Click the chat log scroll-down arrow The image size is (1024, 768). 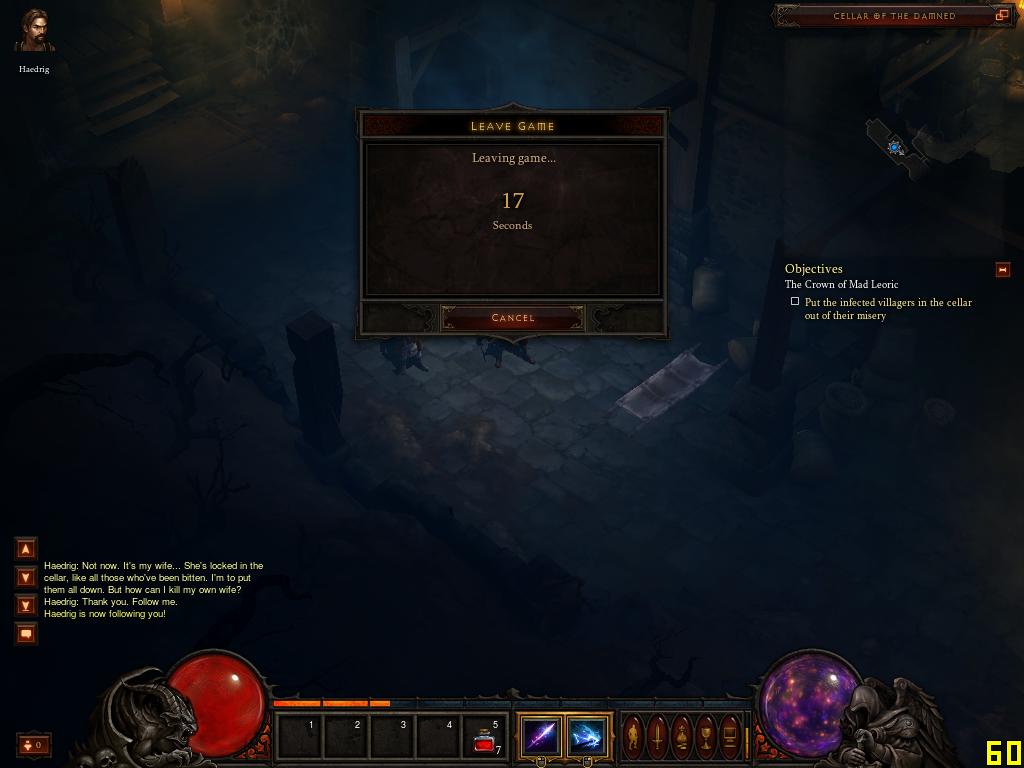point(26,577)
